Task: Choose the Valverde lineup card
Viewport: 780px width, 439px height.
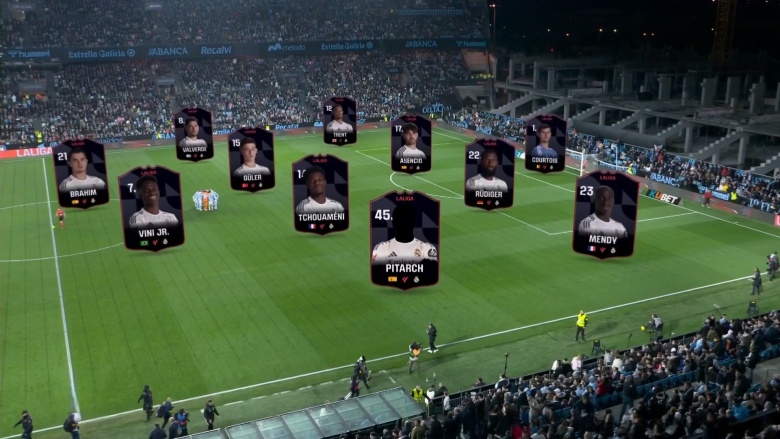Action: [x=193, y=134]
